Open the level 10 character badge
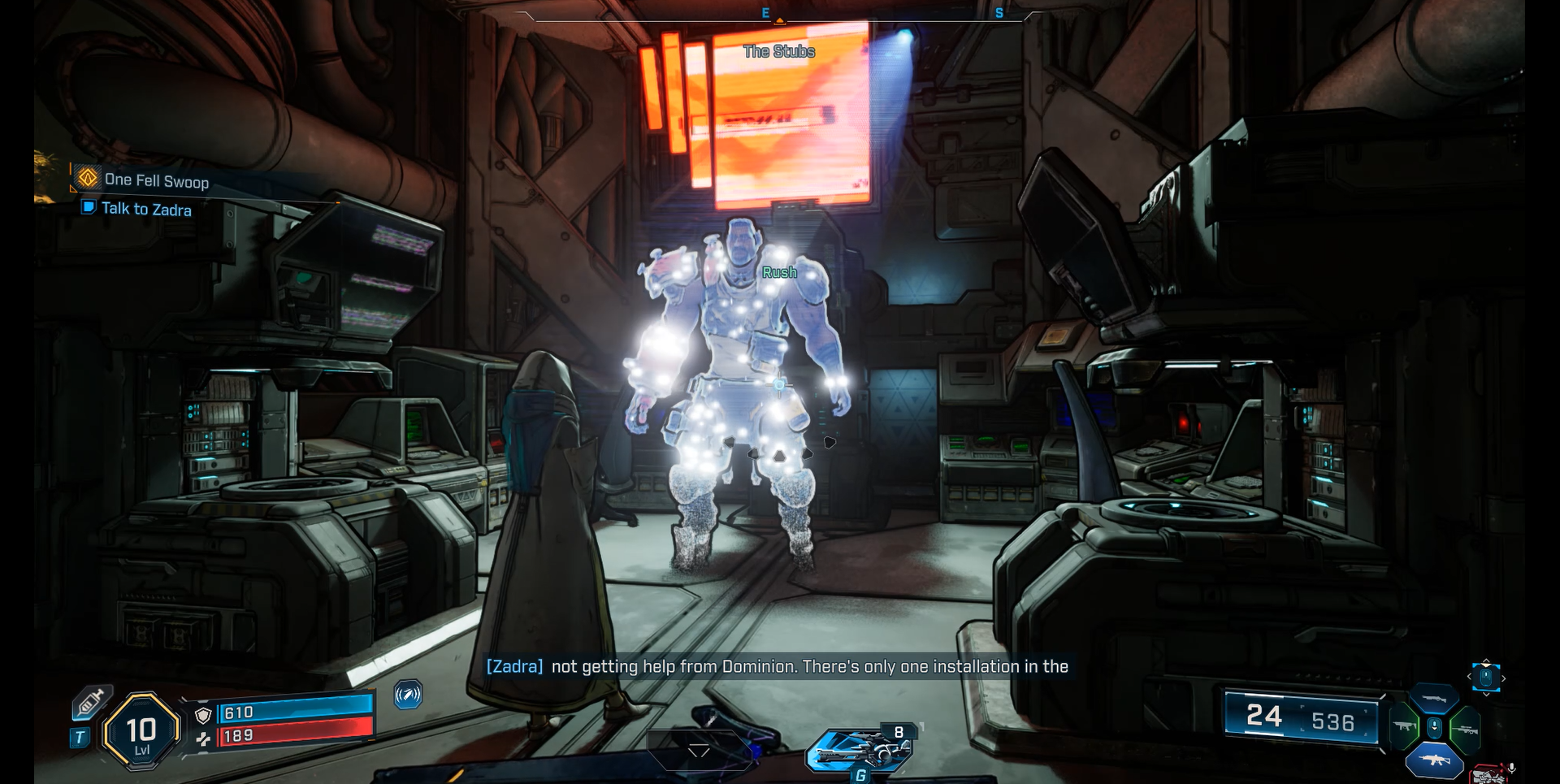1560x784 pixels. tap(141, 731)
